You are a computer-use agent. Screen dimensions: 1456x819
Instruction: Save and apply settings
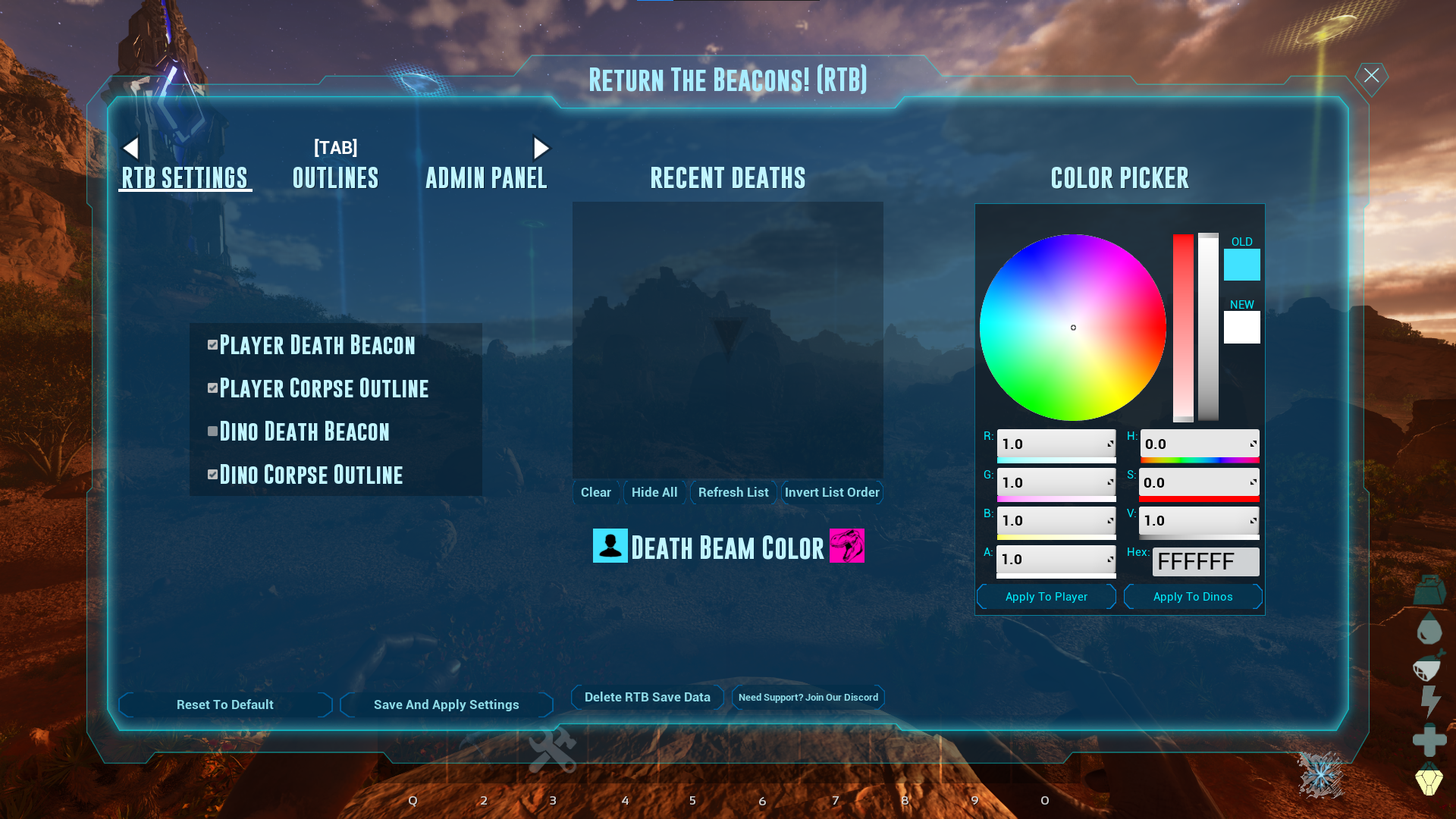coord(446,704)
